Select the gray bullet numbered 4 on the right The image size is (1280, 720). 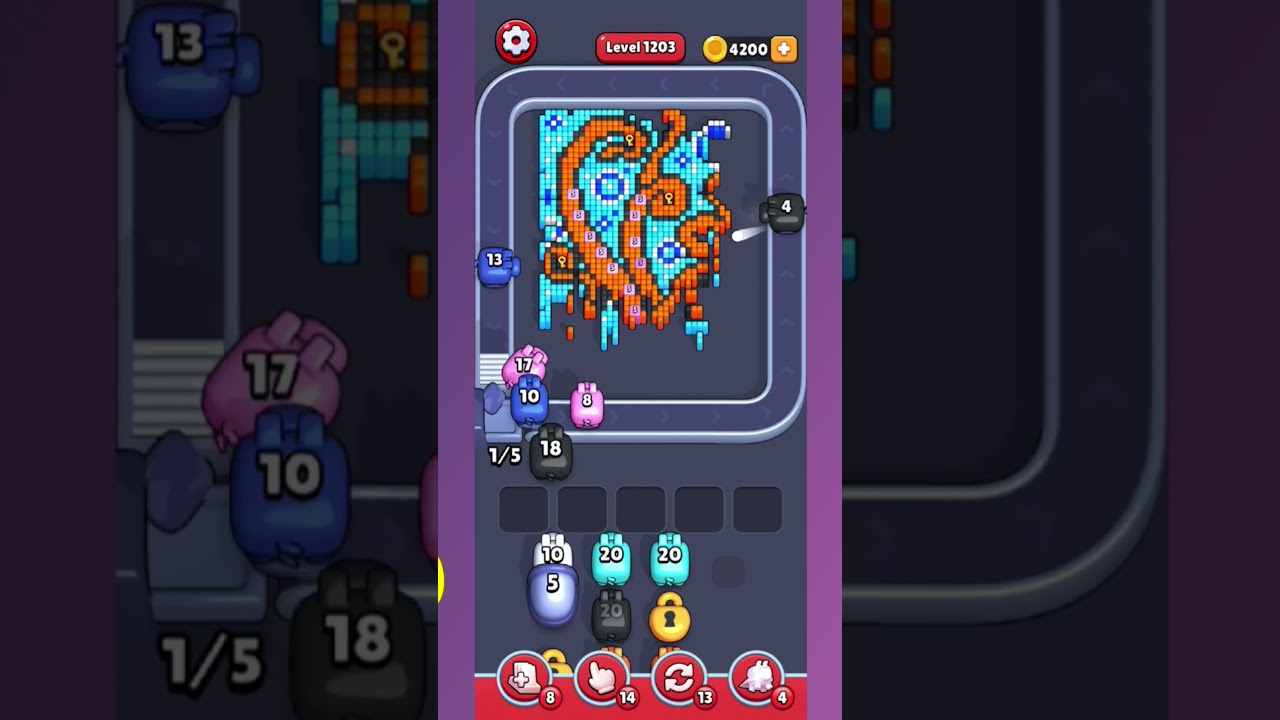[x=787, y=211]
